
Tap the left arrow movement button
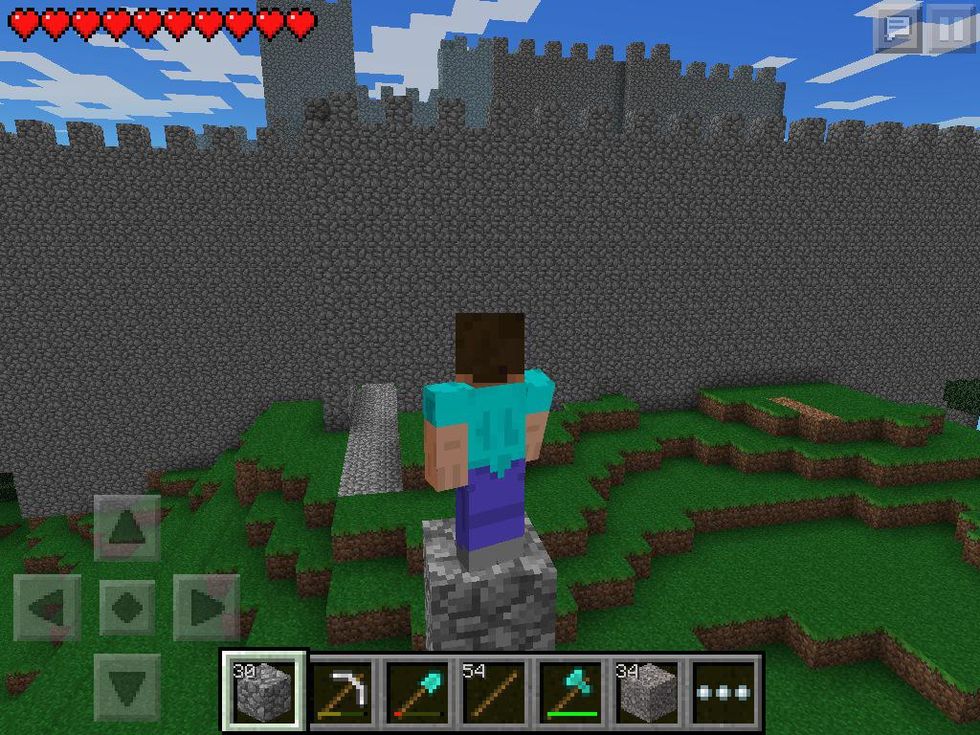47,607
